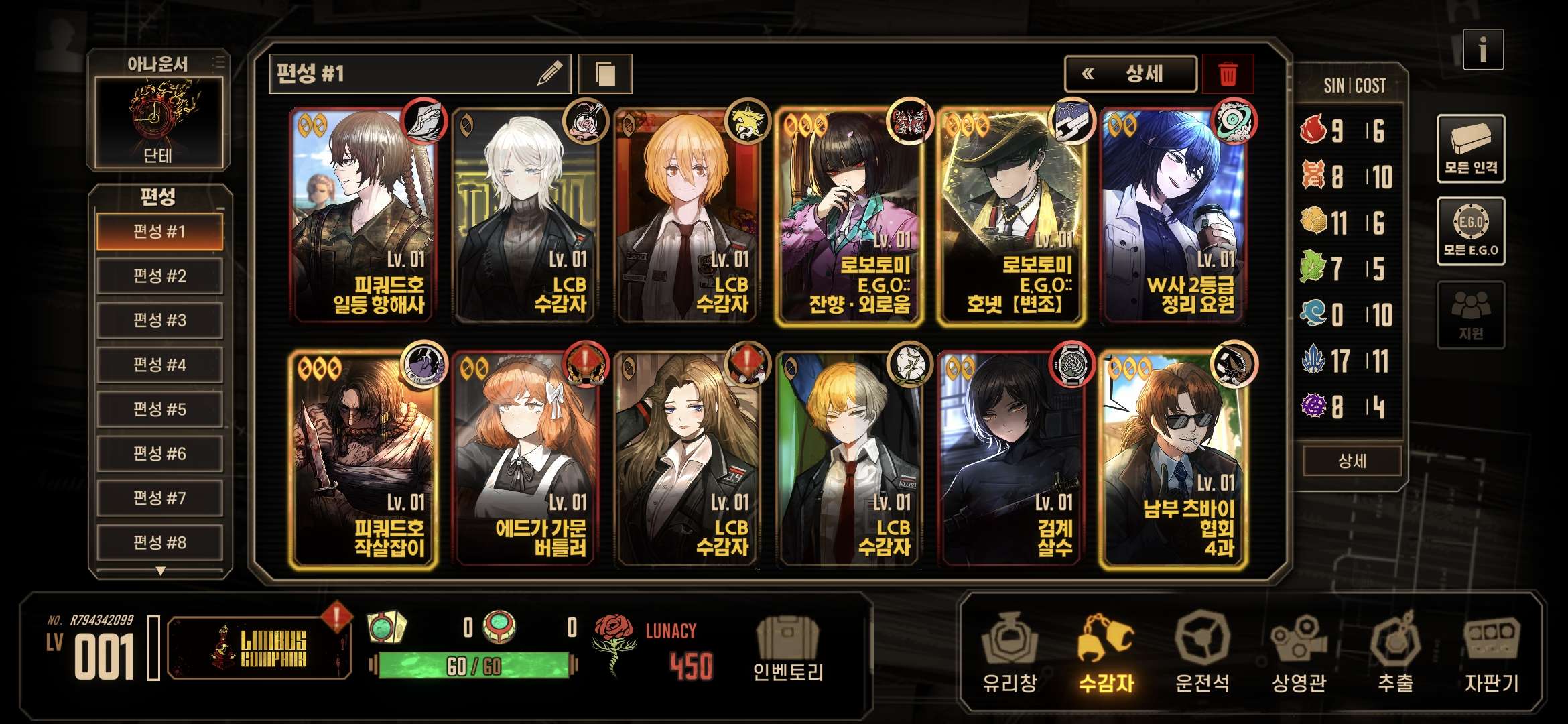Select the 편성 #5 formation slot
Screen dimensions: 1568x724
(159, 409)
